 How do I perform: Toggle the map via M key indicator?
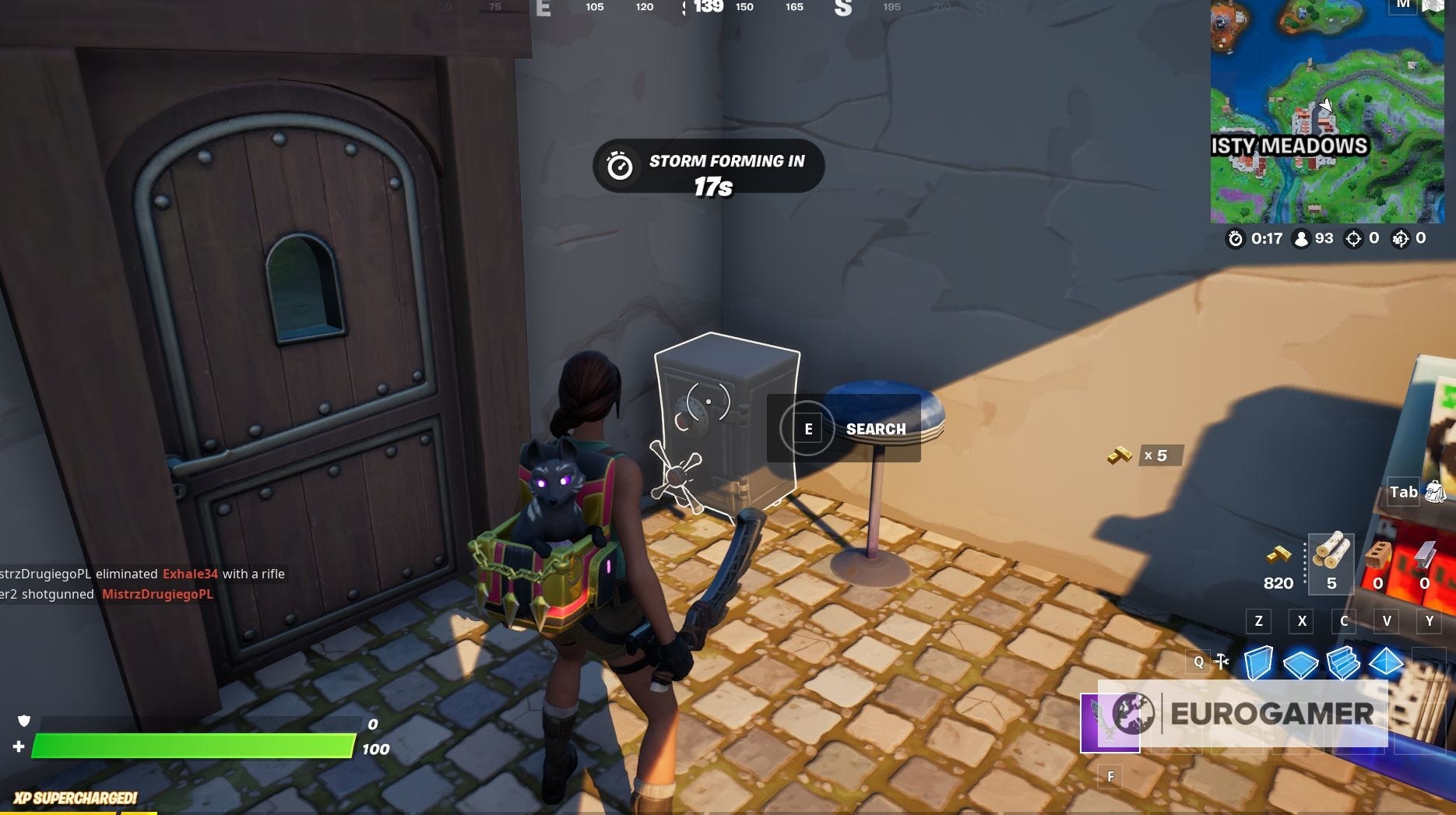coord(1404,6)
